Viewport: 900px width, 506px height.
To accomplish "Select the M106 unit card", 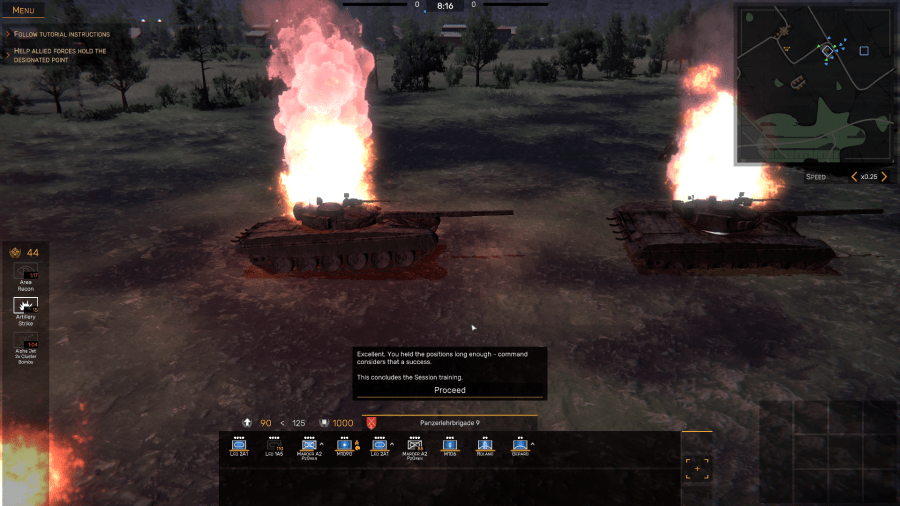I will [450, 446].
